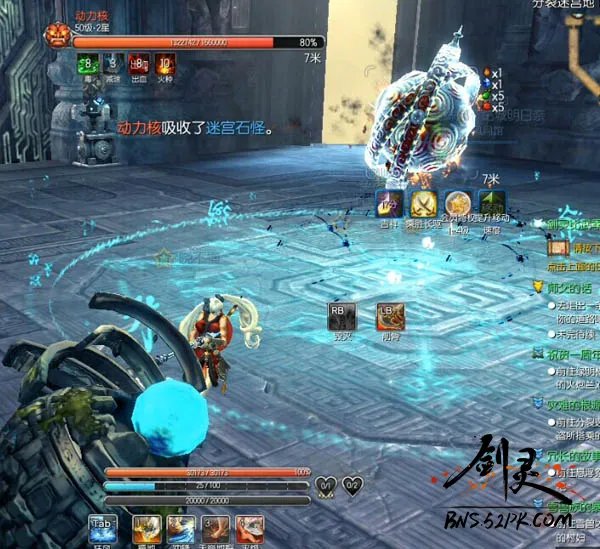Inspect the 火种 fire debuff icon
600x549 pixels.
(x=165, y=64)
